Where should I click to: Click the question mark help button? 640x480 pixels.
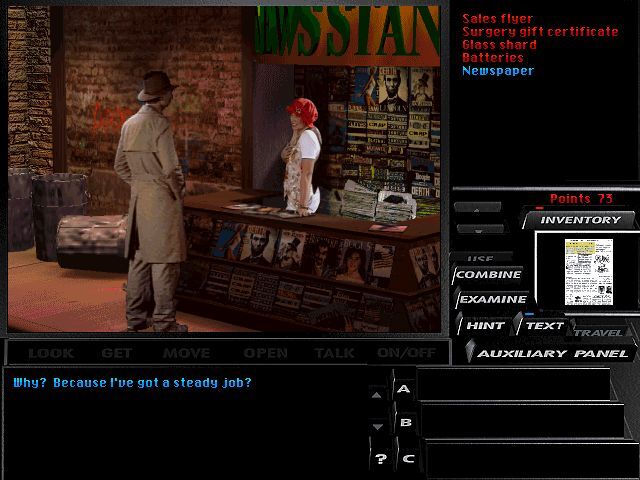(x=380, y=459)
